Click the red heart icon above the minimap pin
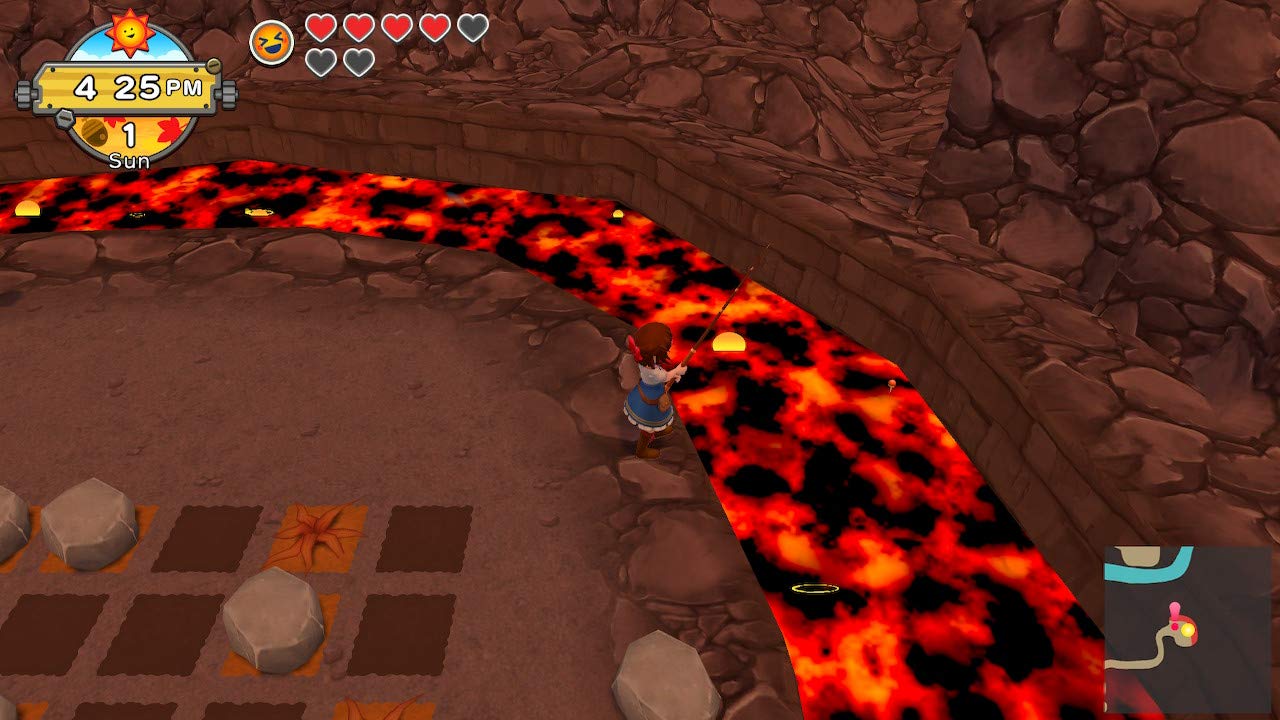1280x720 pixels. pyautogui.click(x=1174, y=627)
